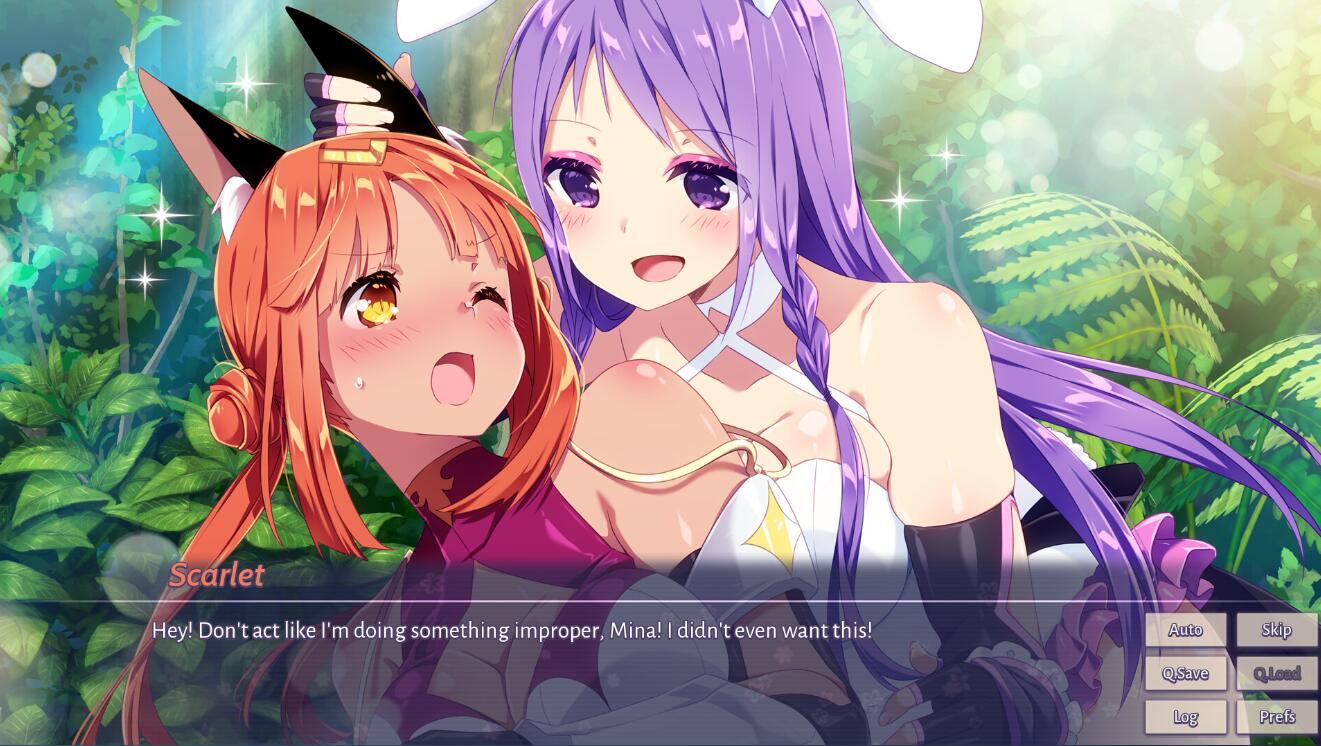1321x746 pixels.
Task: Click the dialogue box to advance the story
Action: point(600,650)
